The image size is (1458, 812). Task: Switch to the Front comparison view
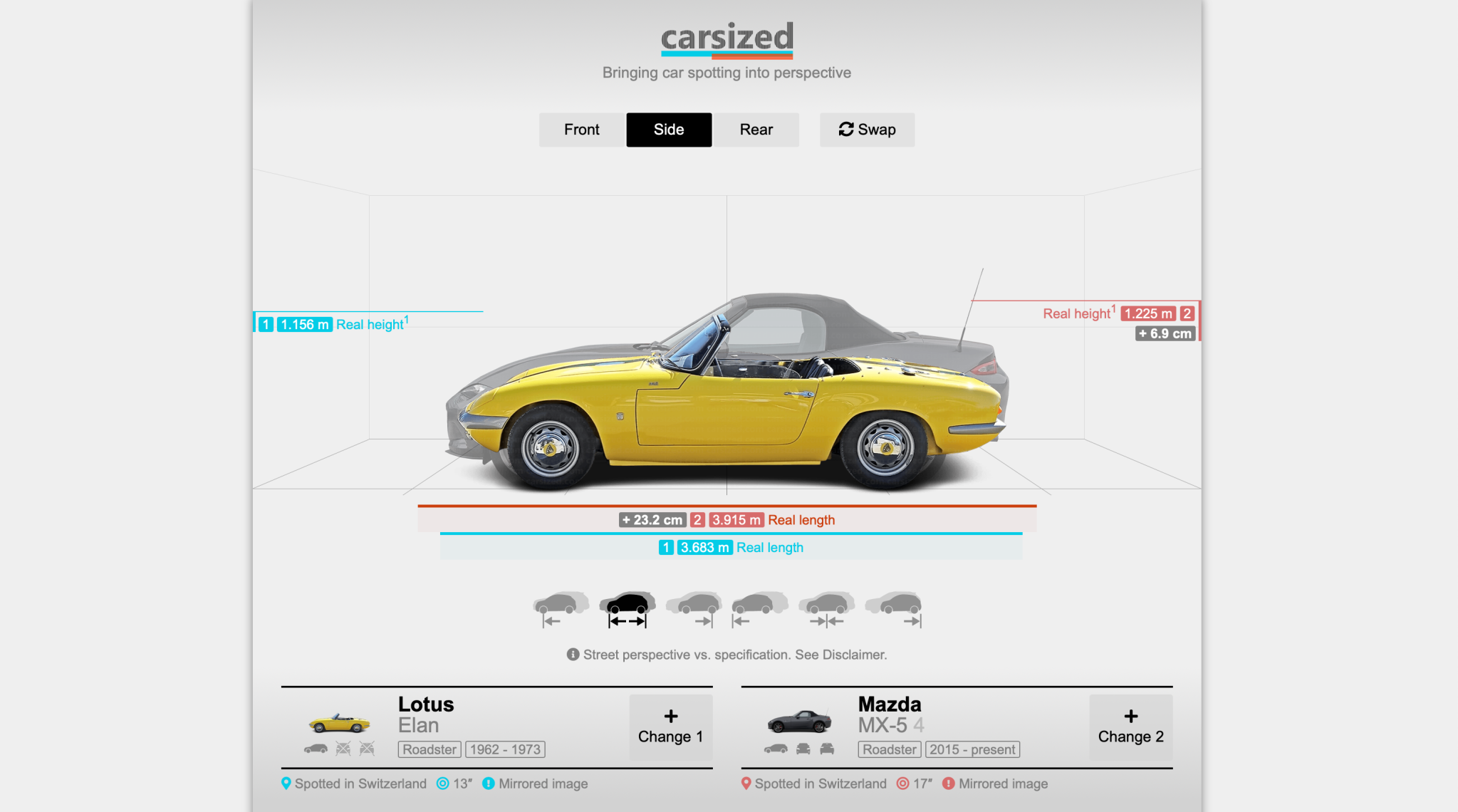point(581,130)
